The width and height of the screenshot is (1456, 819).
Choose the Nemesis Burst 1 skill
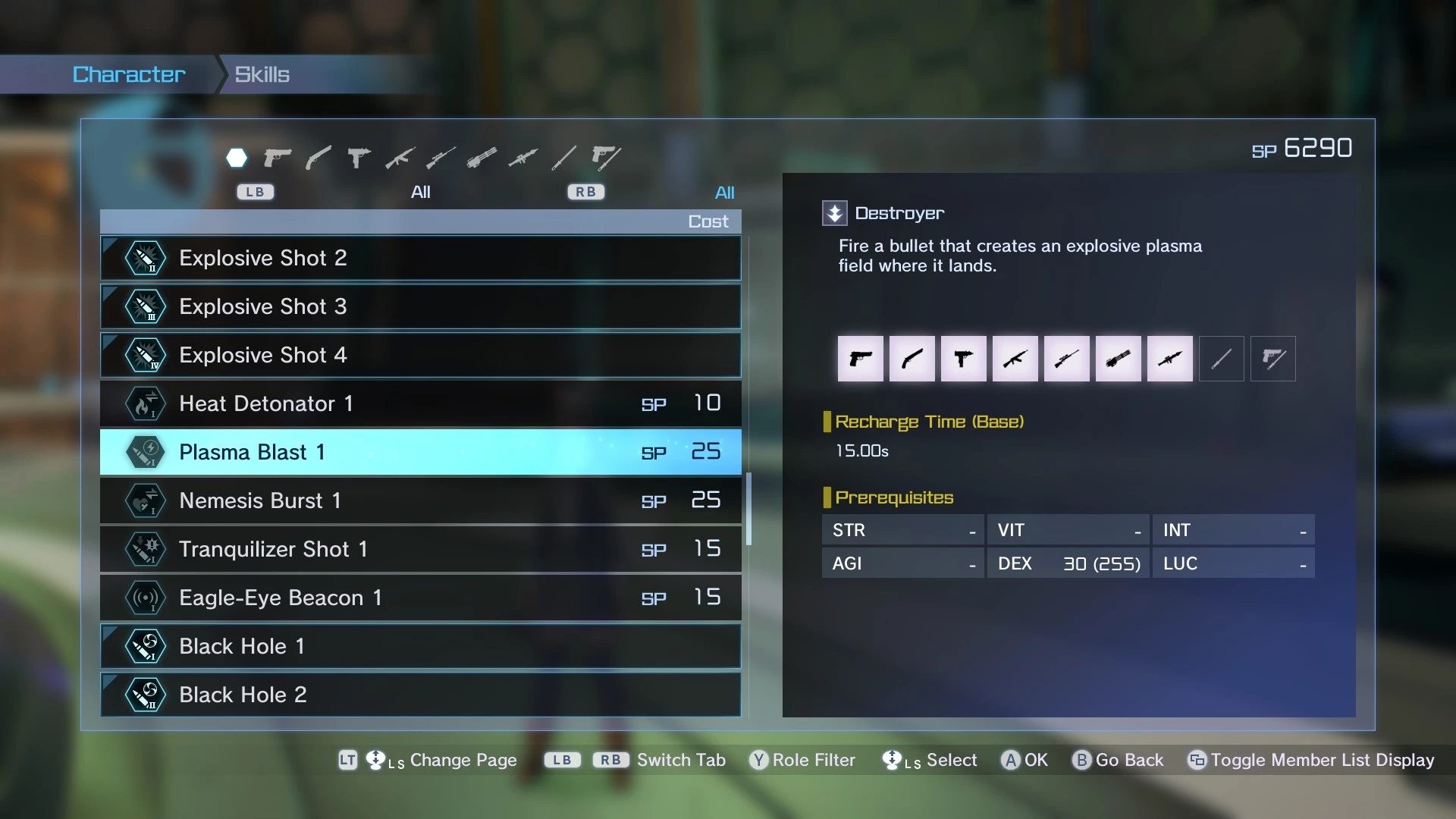click(x=420, y=500)
